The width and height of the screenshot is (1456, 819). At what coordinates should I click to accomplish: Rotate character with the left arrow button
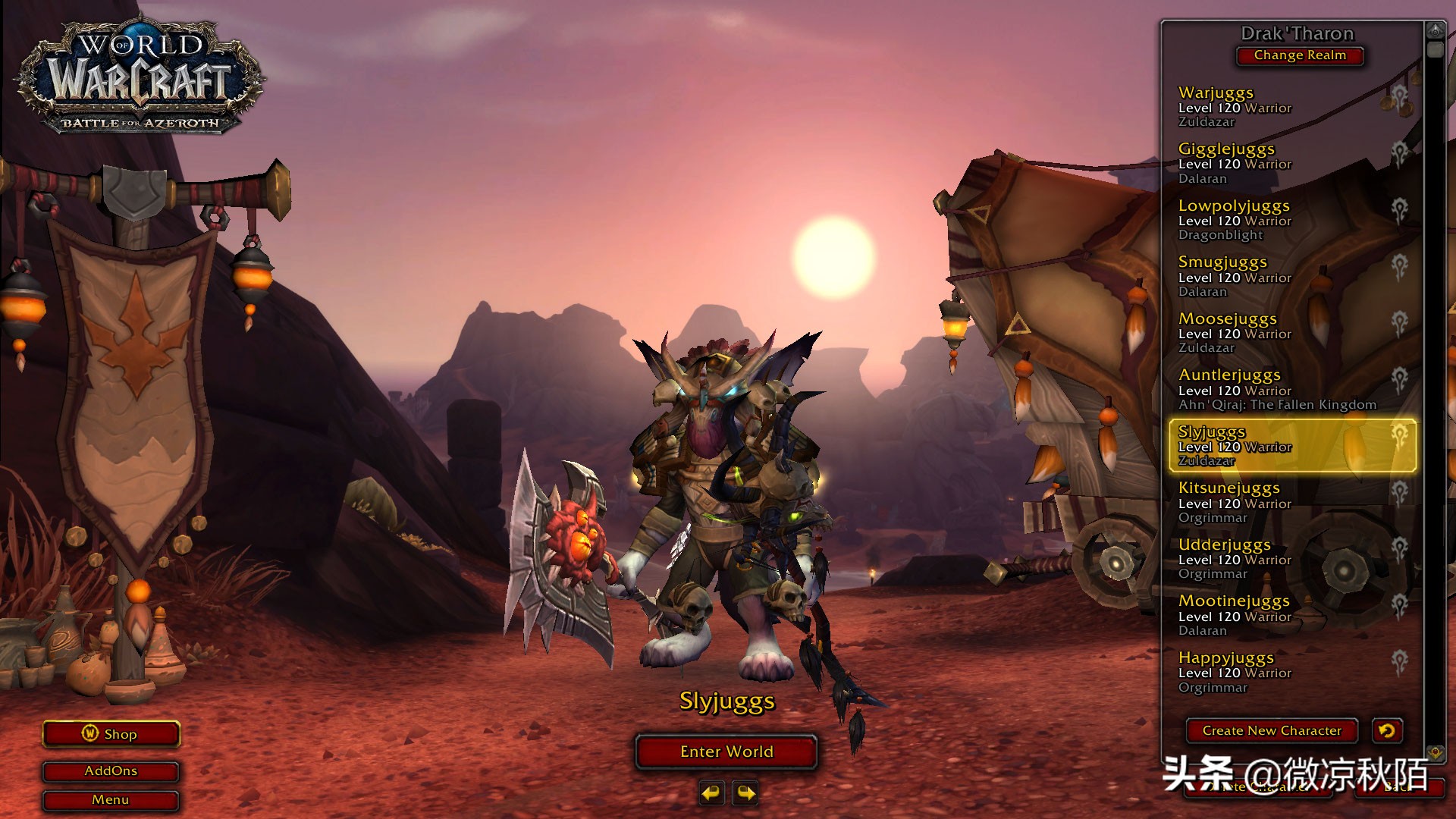tap(711, 793)
